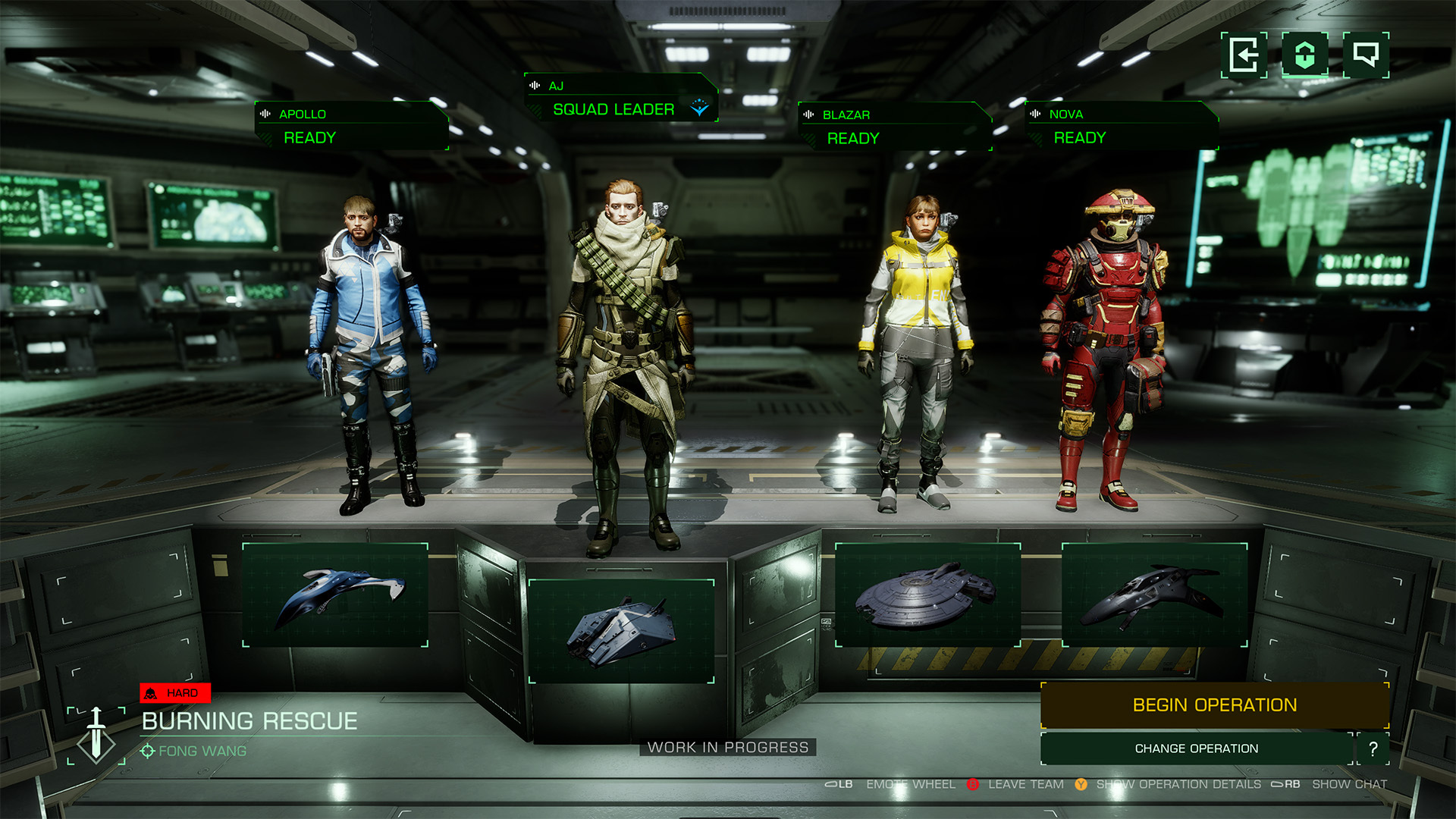The height and width of the screenshot is (819, 1456).
Task: Click Nova's Ready player nameplate
Action: 1122,127
